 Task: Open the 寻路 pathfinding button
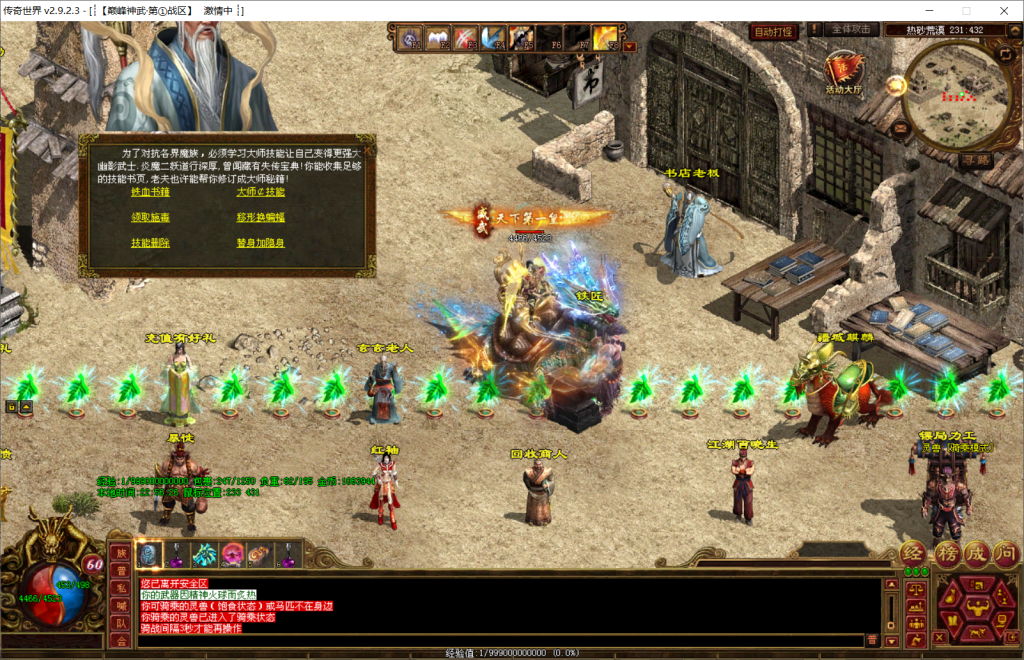(x=975, y=159)
